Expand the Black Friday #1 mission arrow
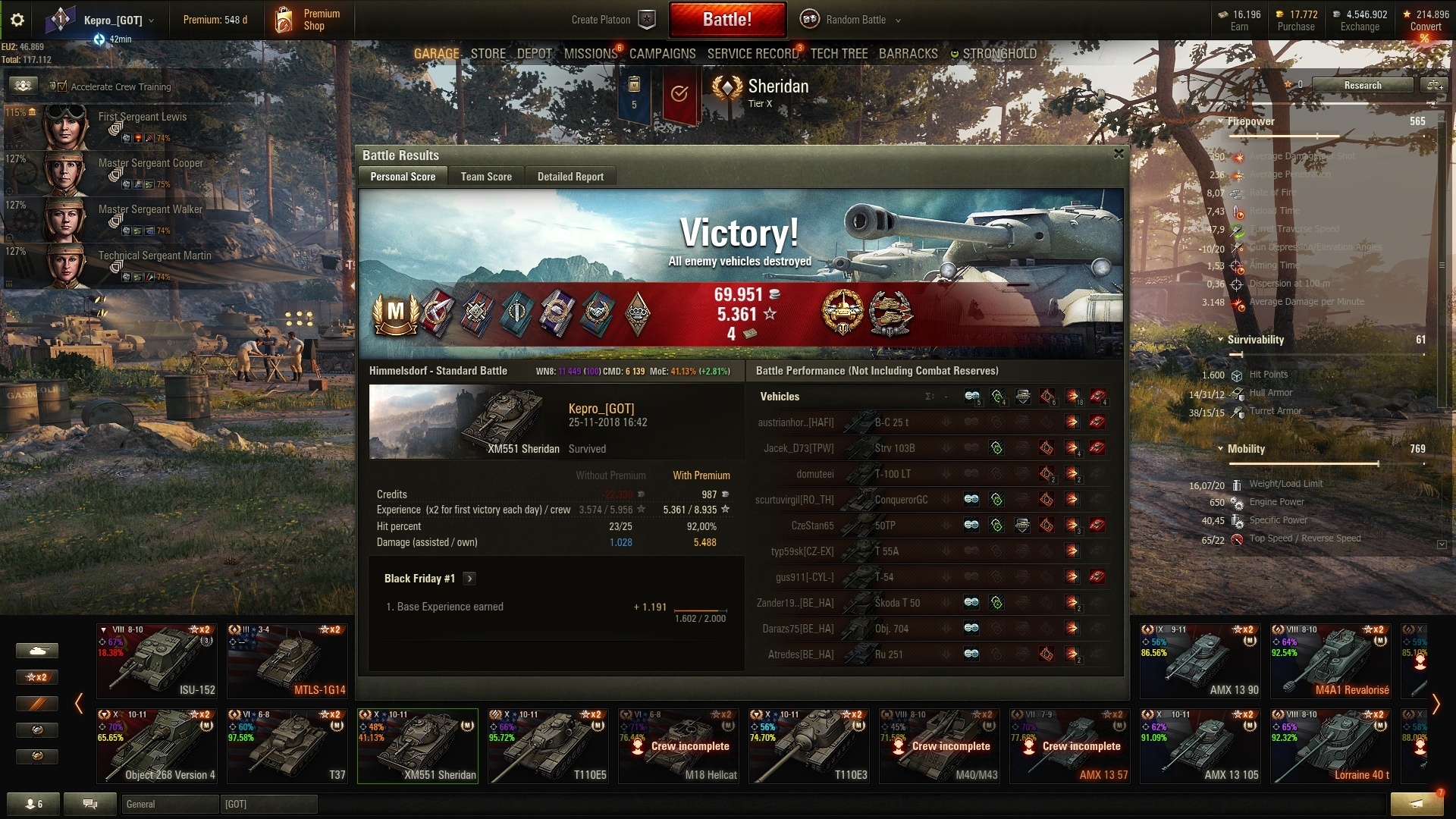The width and height of the screenshot is (1456, 819). click(469, 579)
